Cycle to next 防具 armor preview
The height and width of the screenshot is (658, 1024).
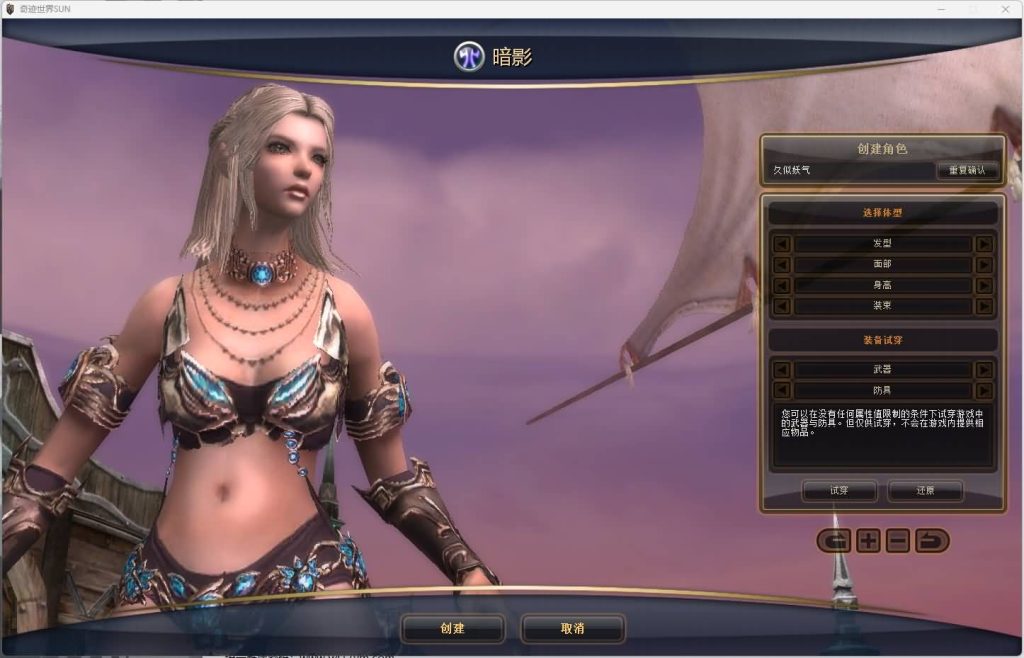(x=984, y=390)
